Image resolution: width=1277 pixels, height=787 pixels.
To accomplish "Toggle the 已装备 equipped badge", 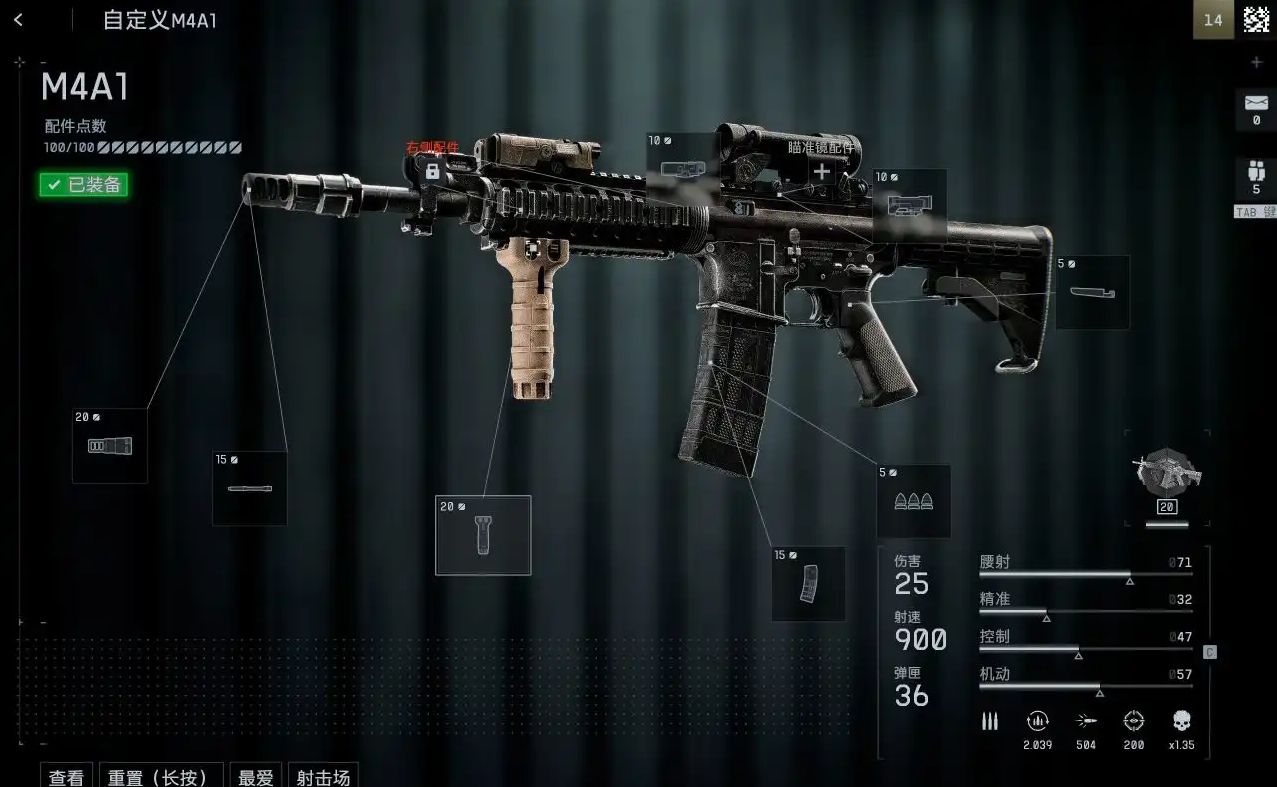I will click(84, 184).
